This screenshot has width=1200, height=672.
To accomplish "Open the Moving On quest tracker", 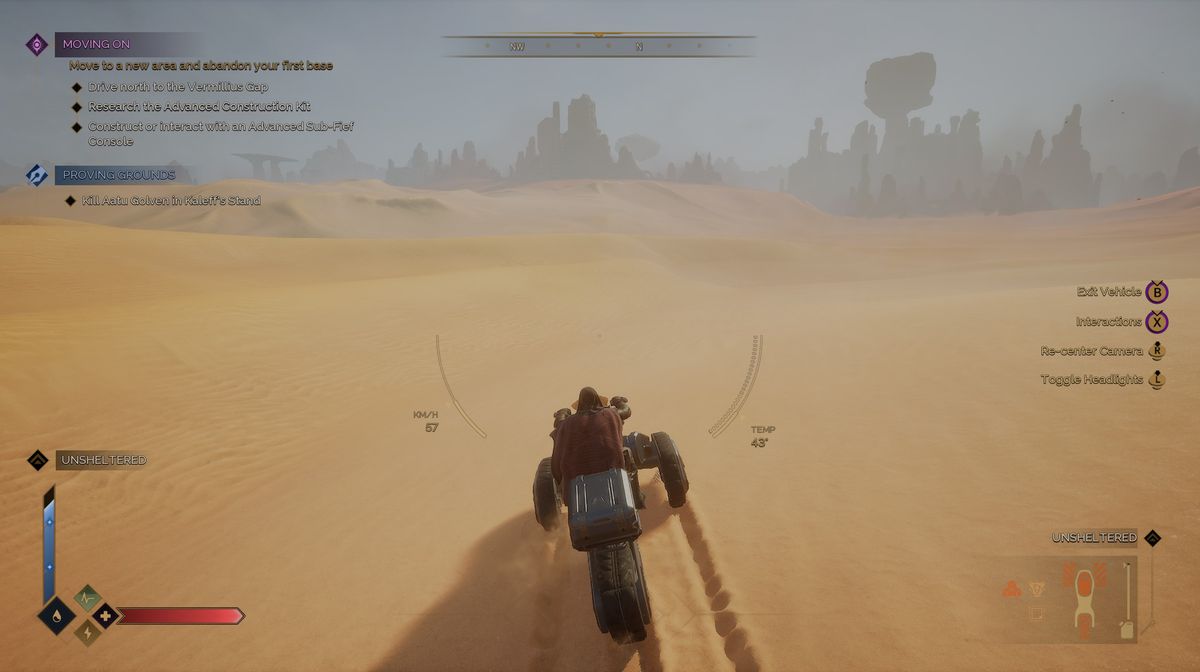I will pos(96,44).
